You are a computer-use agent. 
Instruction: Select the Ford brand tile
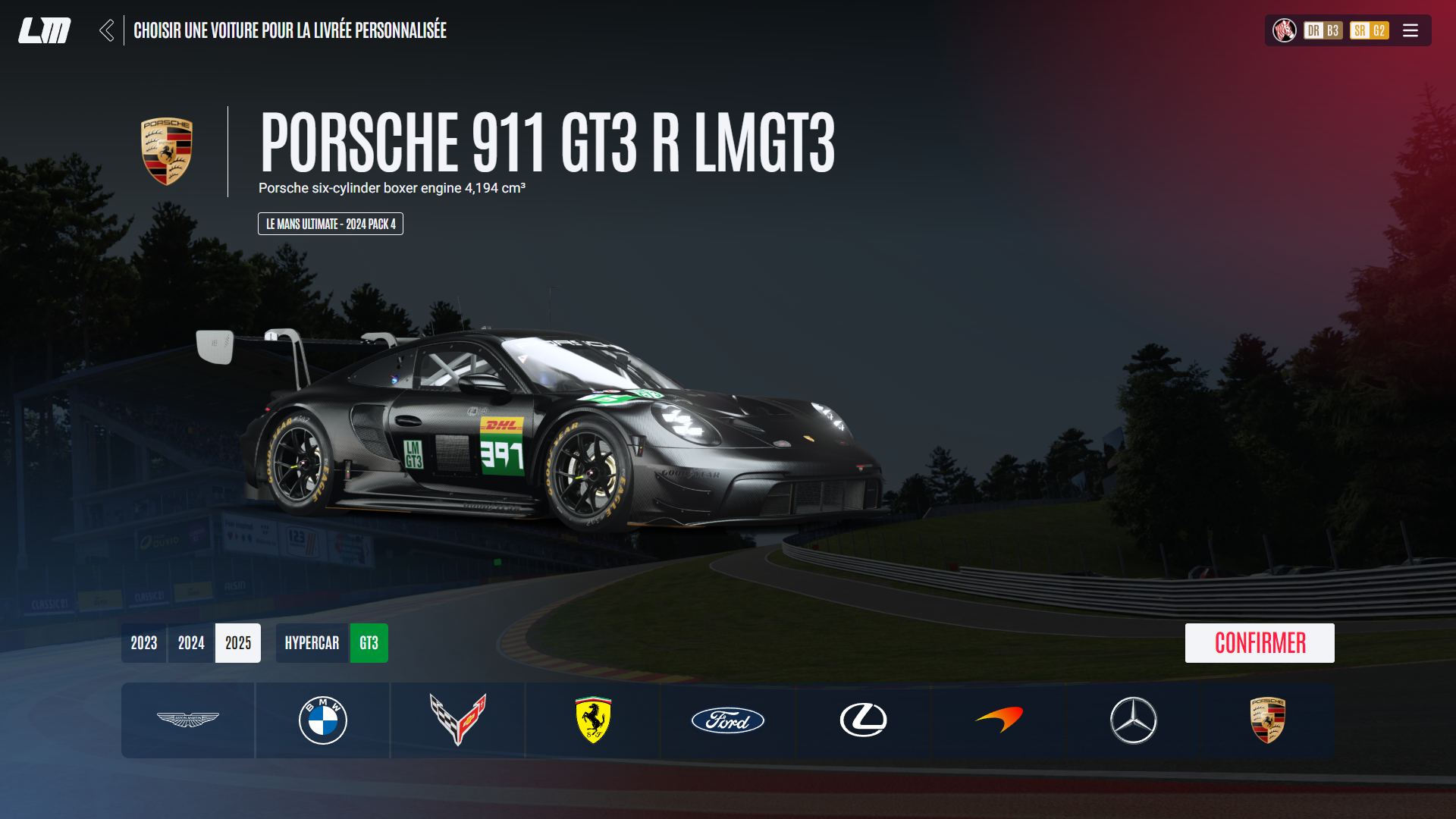[728, 720]
